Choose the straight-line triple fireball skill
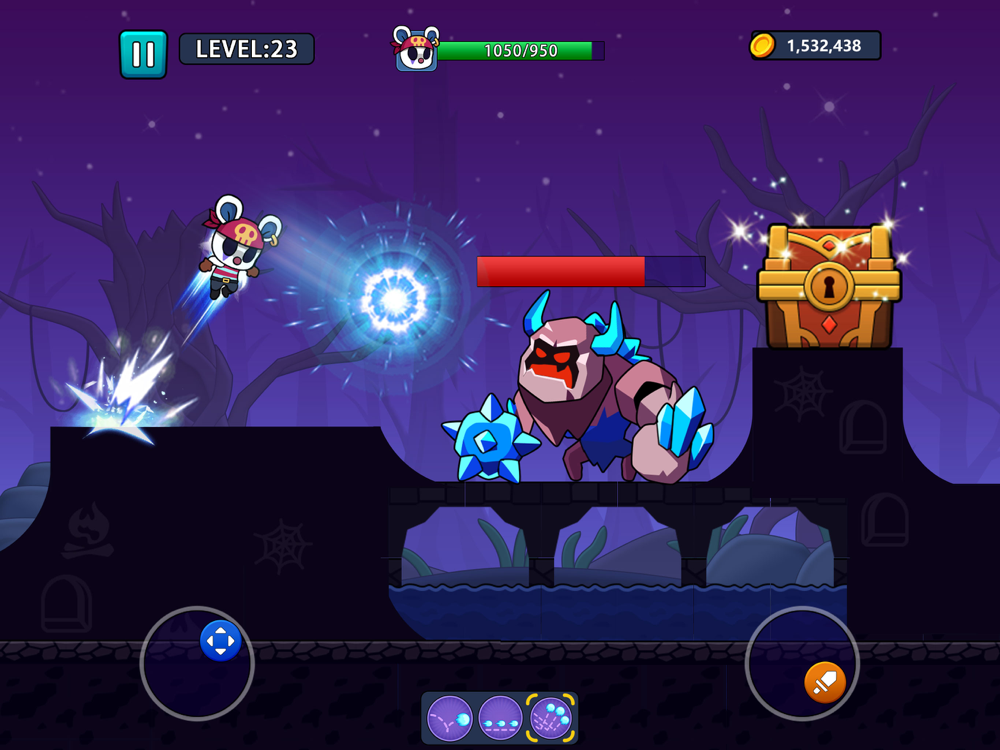1000x750 pixels. coord(500,718)
